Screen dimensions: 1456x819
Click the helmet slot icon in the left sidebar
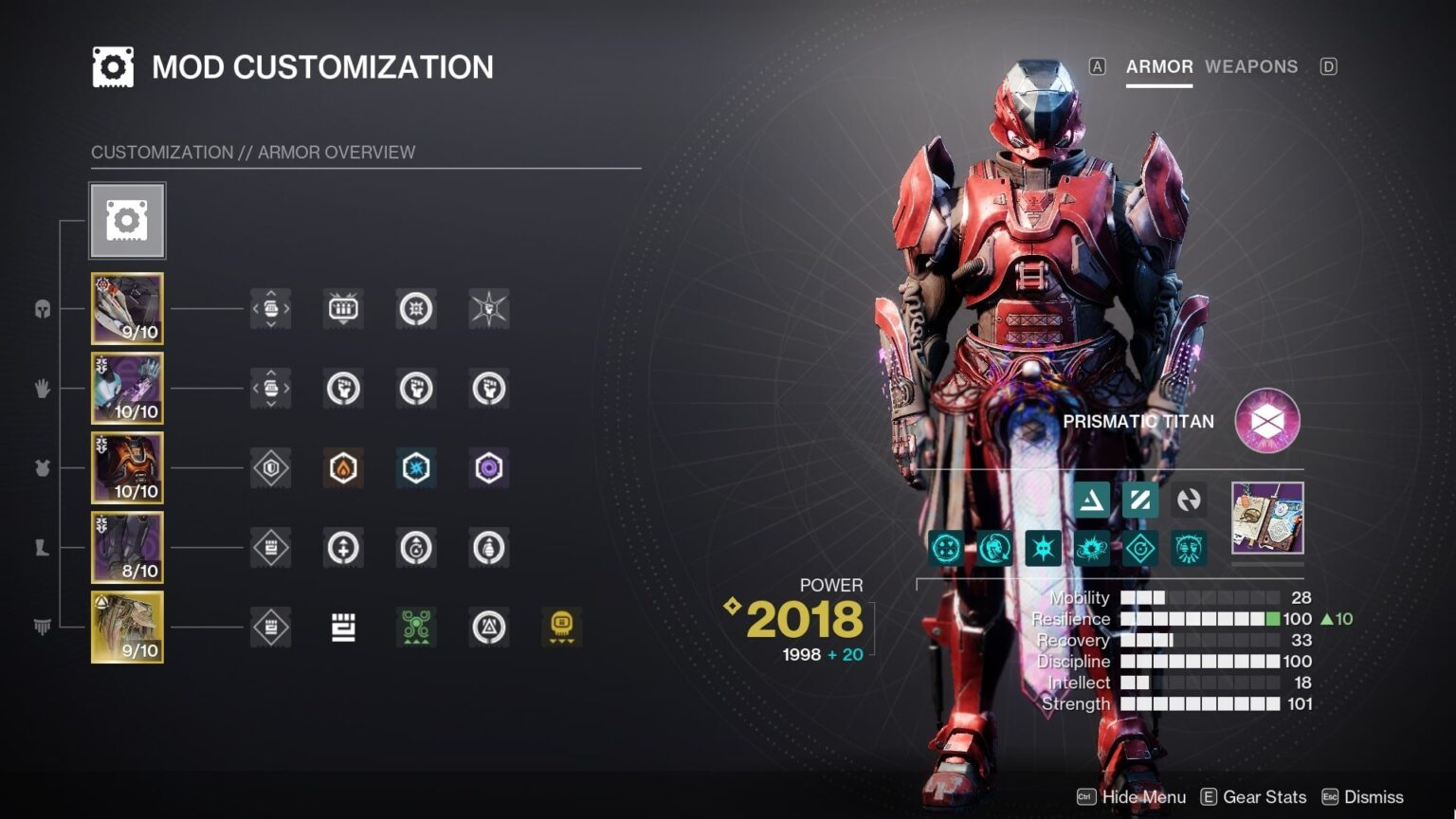coord(42,308)
